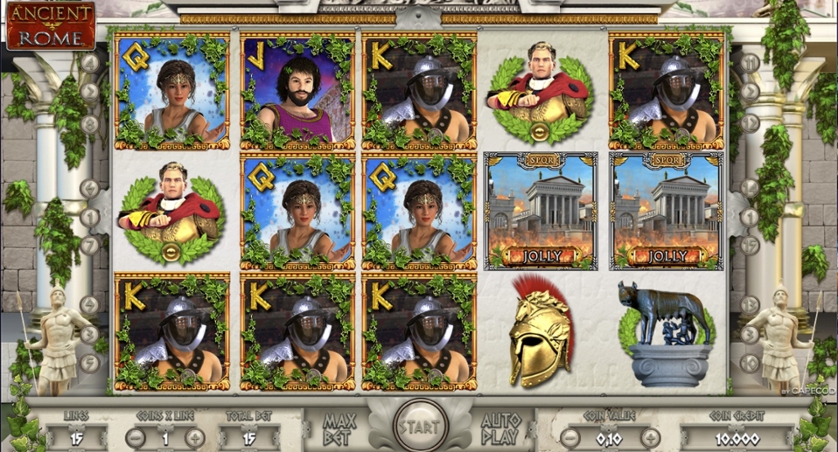Image resolution: width=838 pixels, height=452 pixels.
Task: Decrease coins per line with minus
Action: point(136,437)
